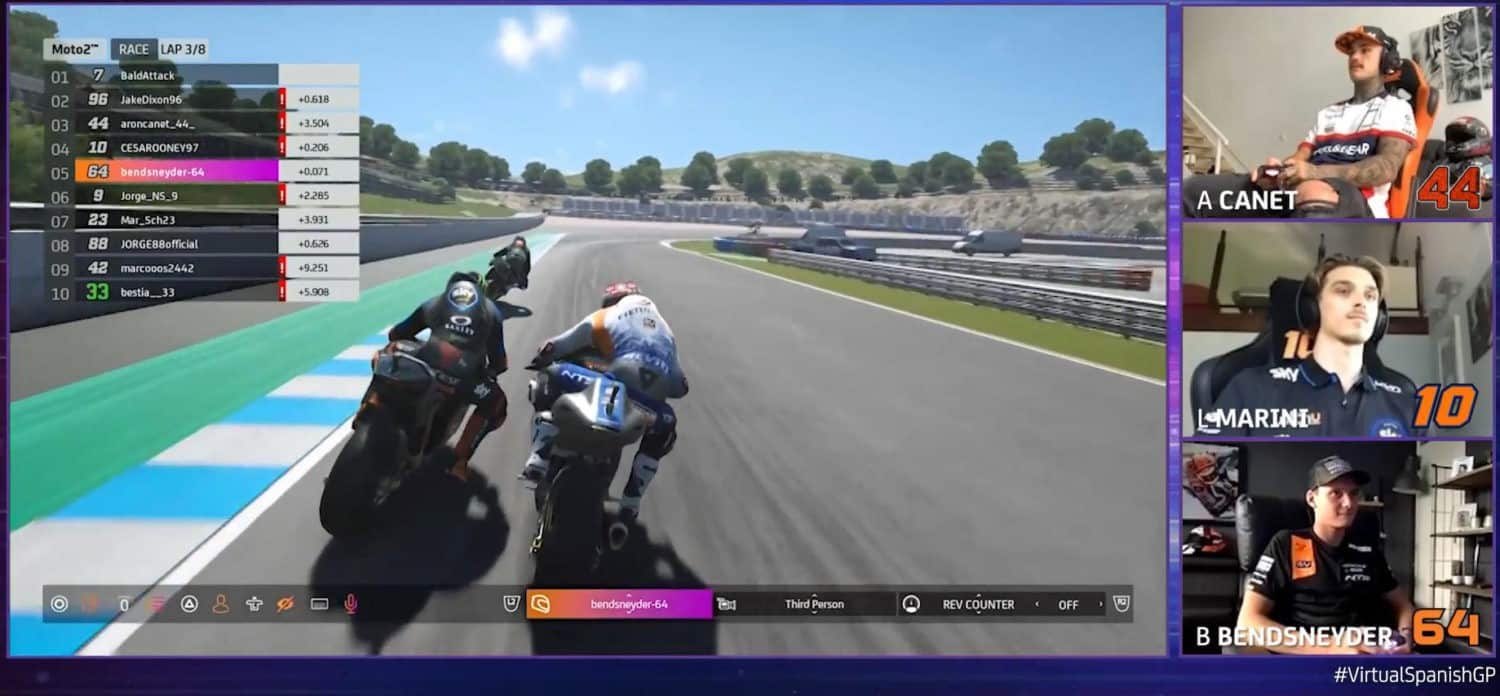1500x696 pixels.
Task: Select the orange person silhouette icon
Action: point(221,604)
